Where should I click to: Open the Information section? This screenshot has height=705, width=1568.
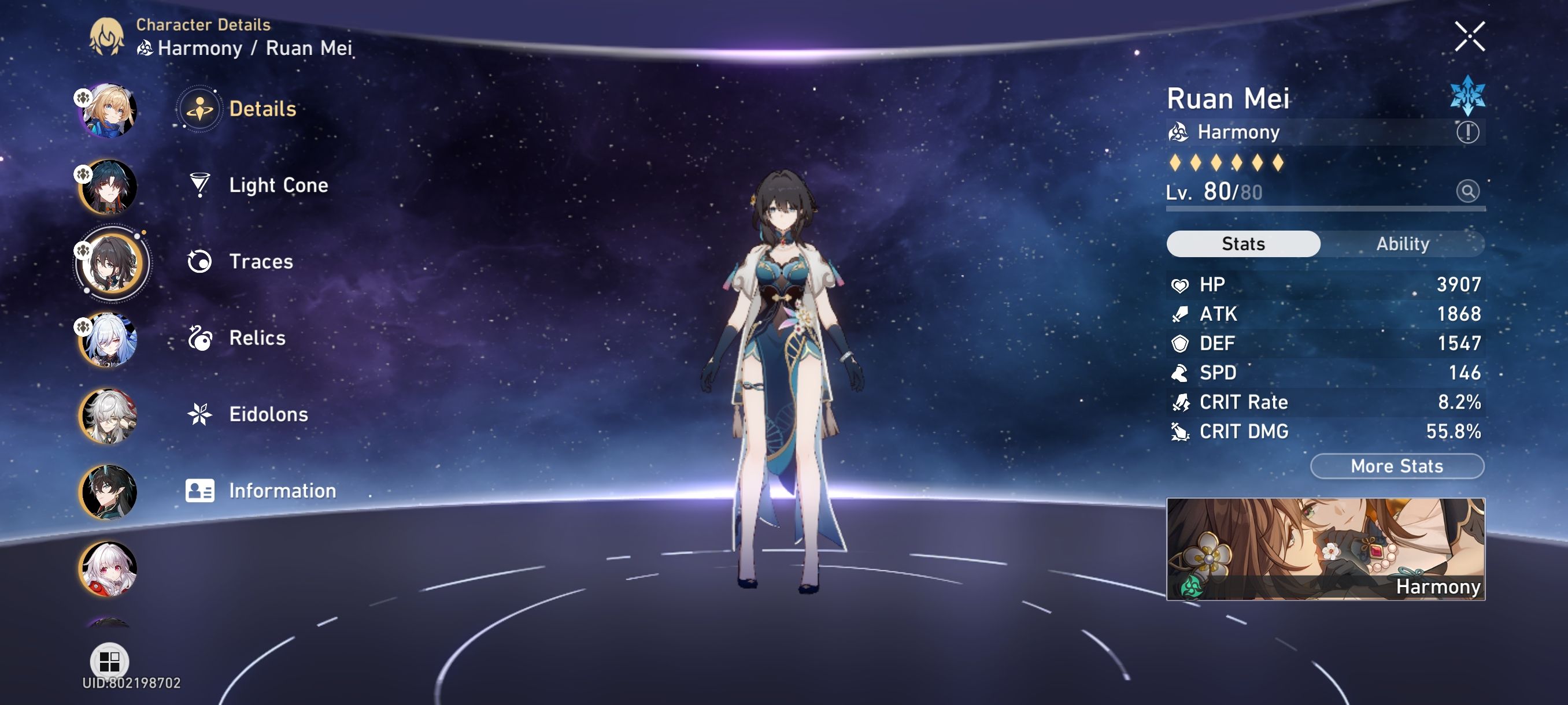[x=282, y=490]
